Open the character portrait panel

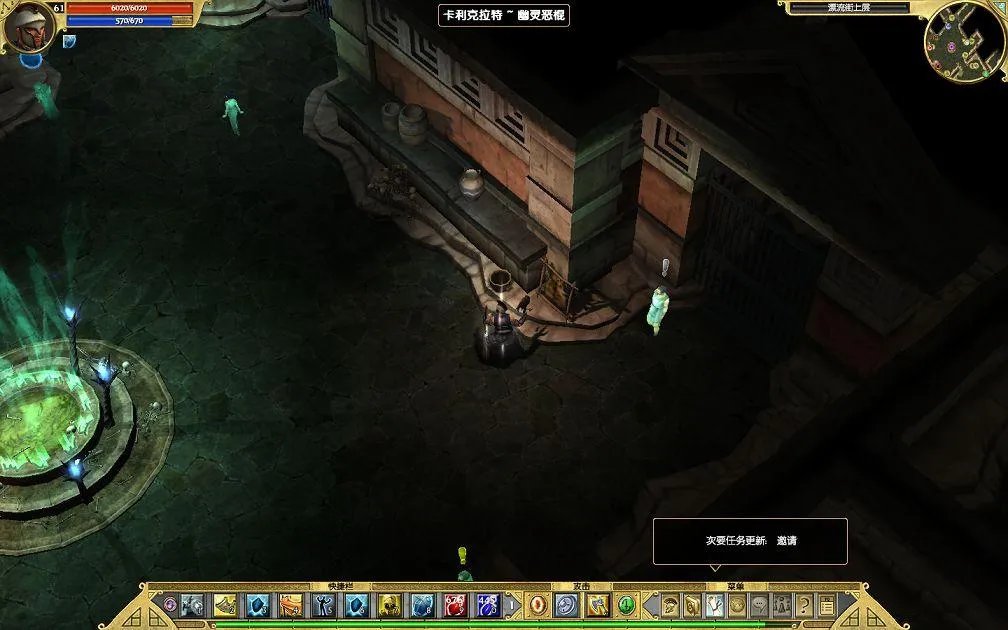click(x=28, y=27)
